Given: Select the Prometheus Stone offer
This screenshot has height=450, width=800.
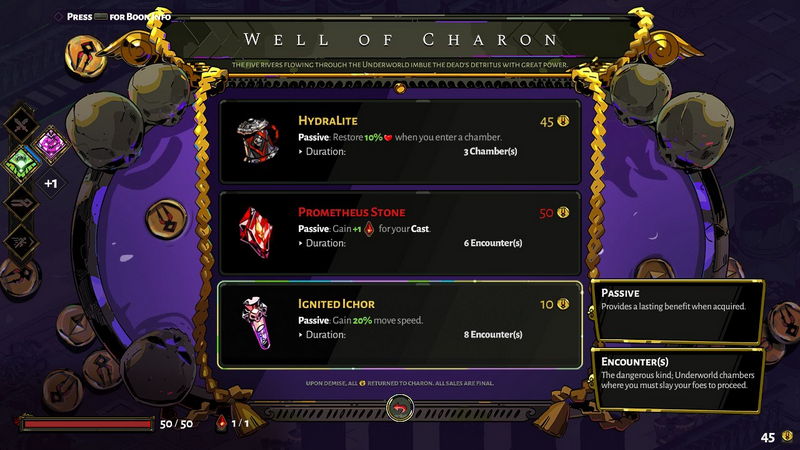Looking at the screenshot, I should click(x=400, y=233).
